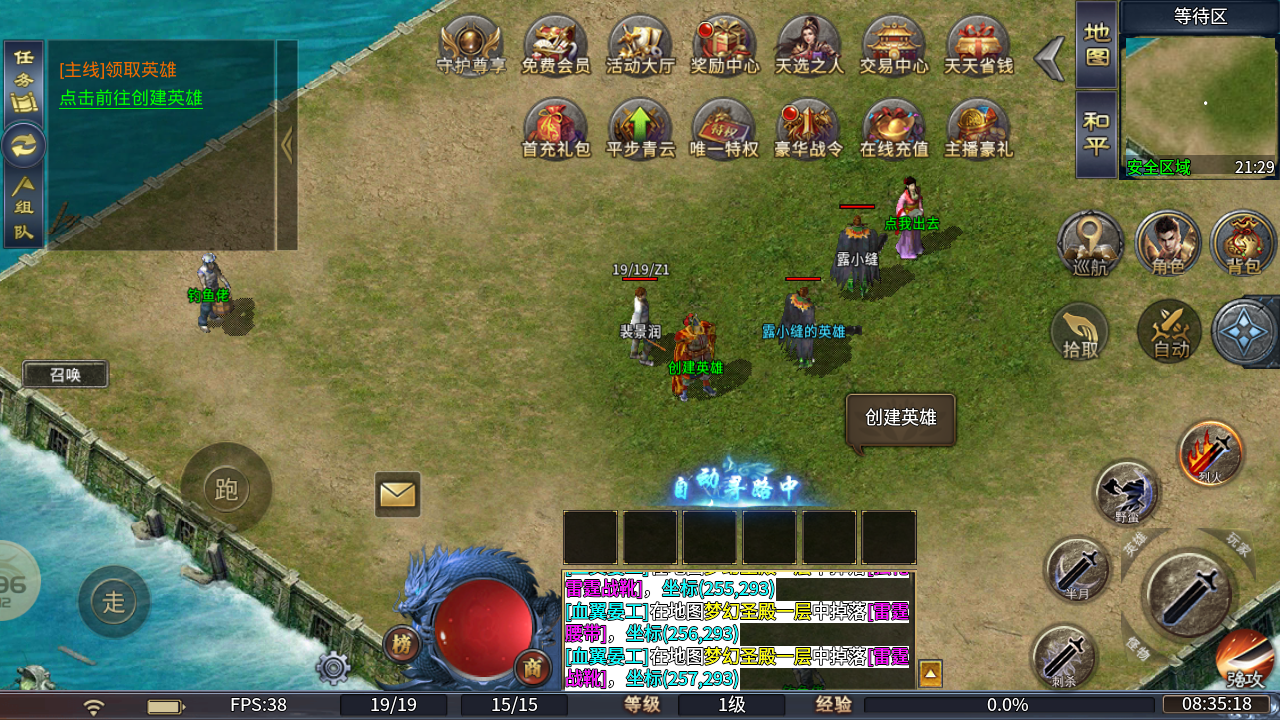This screenshot has height=720, width=1280.
Task: Click the 地图 map button
Action: click(x=1096, y=44)
